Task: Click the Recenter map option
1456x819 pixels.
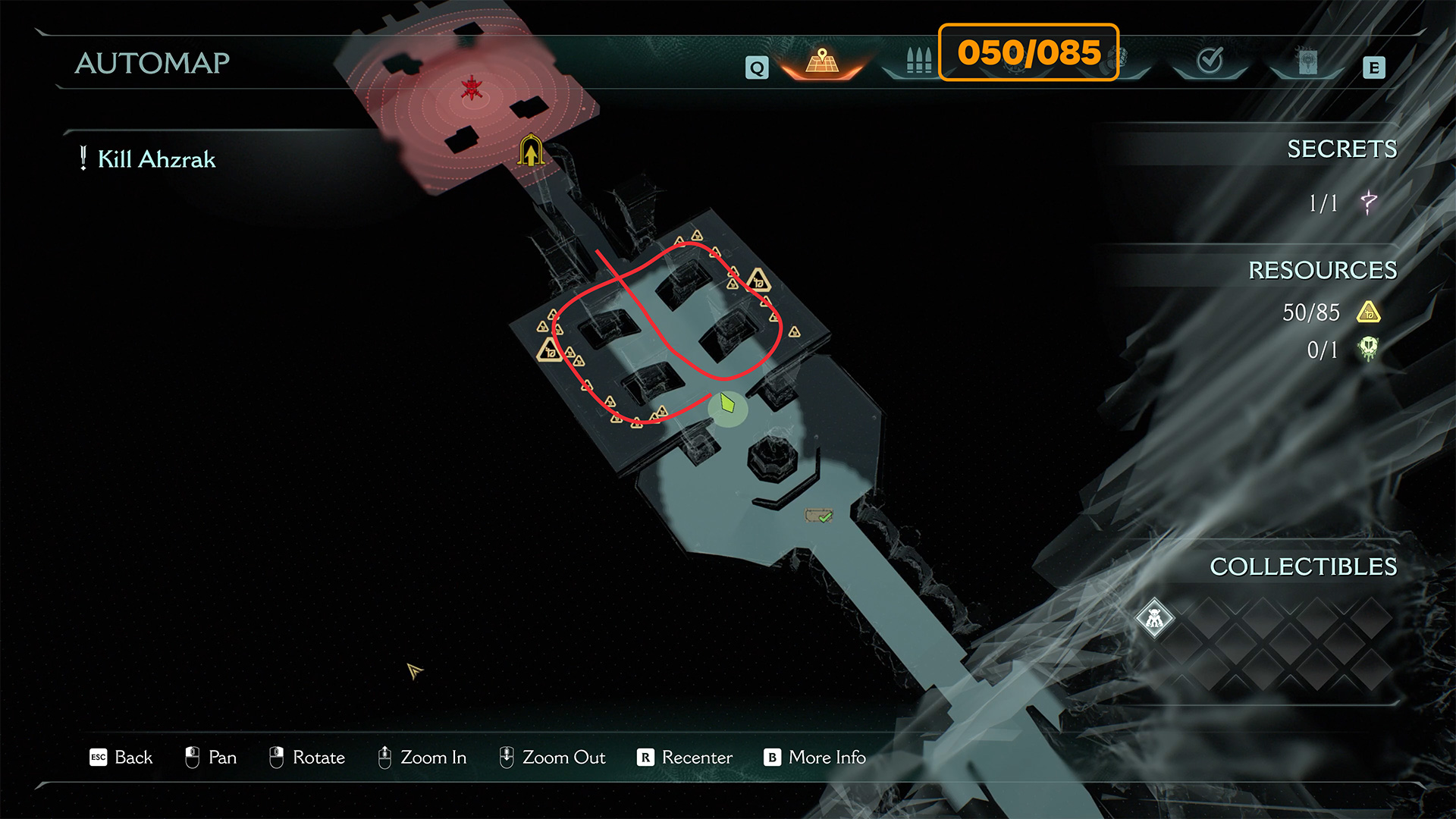Action: point(685,758)
